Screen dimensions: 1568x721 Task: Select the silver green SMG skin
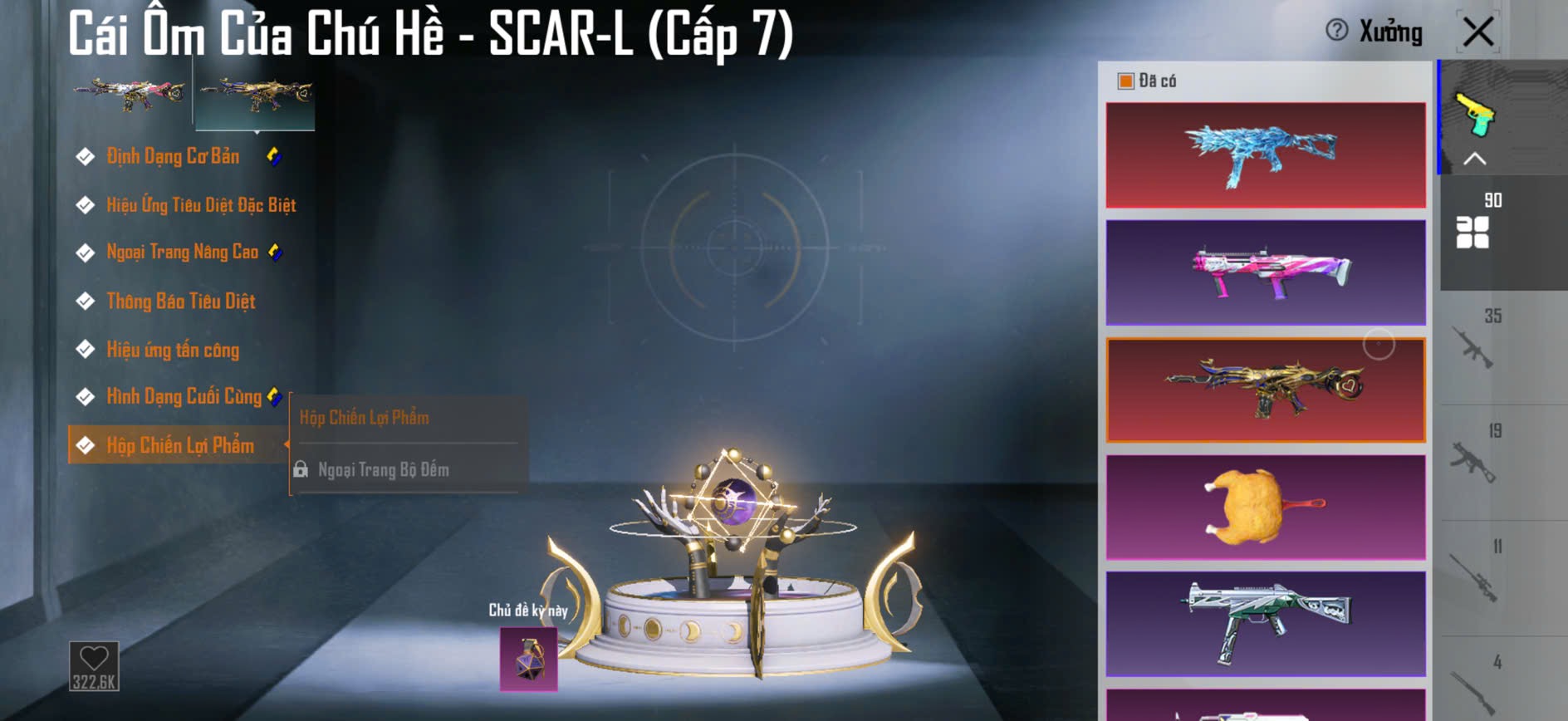tap(1265, 623)
